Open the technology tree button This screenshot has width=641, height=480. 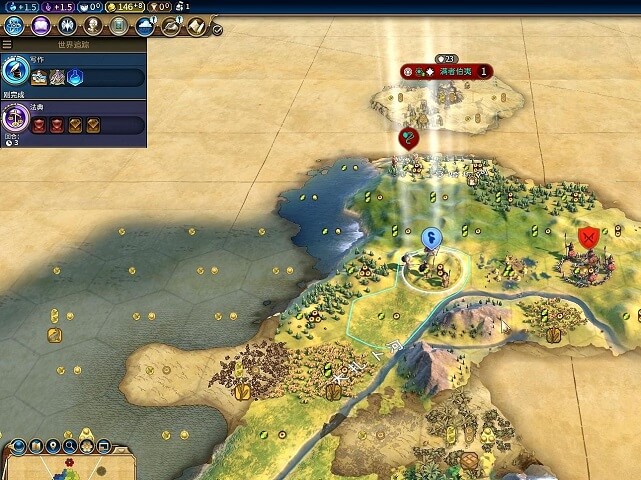click(16, 26)
